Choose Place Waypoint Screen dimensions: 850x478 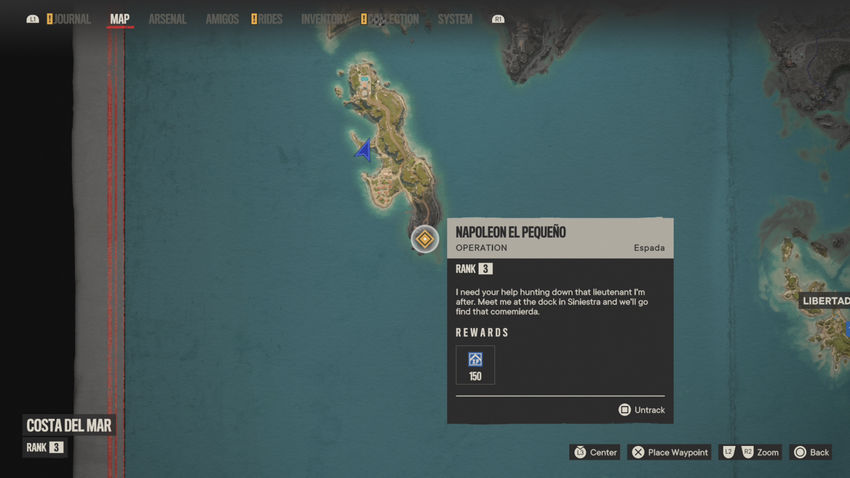pos(669,453)
